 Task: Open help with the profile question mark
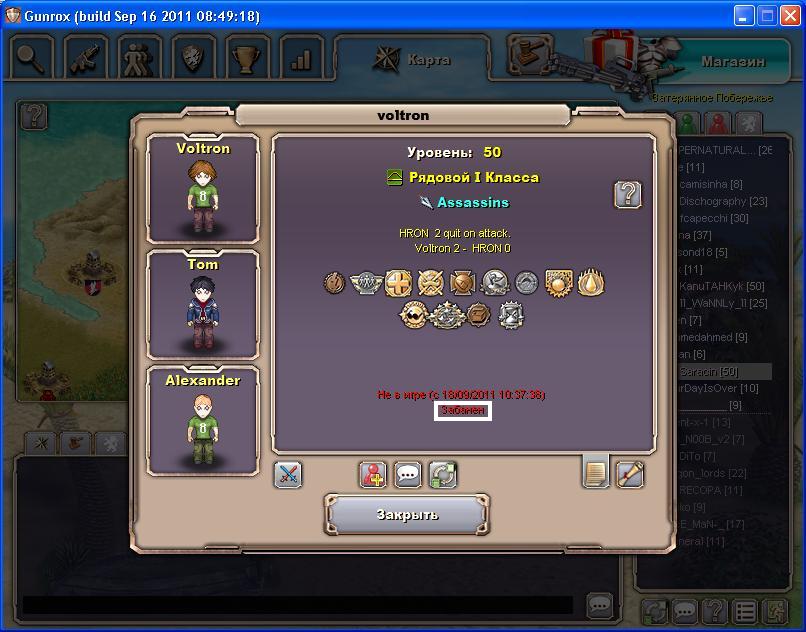[x=627, y=194]
